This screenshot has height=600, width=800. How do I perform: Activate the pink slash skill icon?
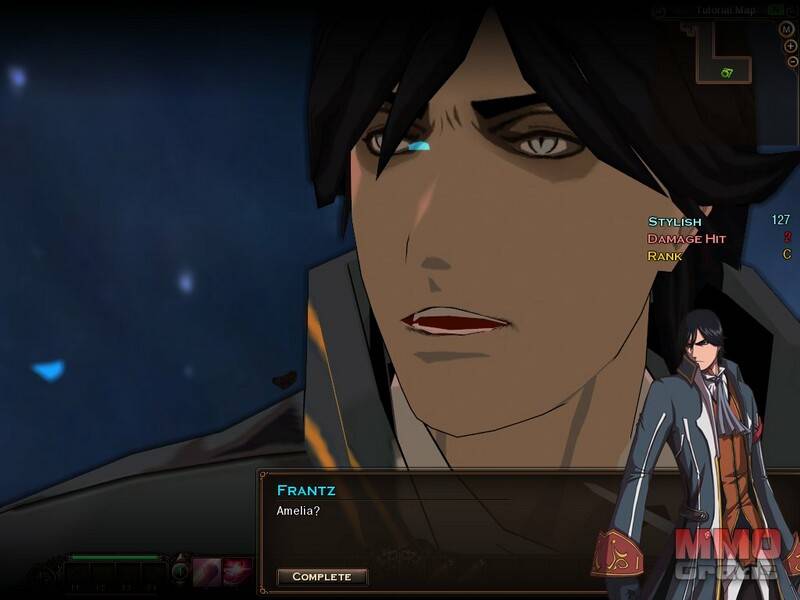pyautogui.click(x=206, y=571)
